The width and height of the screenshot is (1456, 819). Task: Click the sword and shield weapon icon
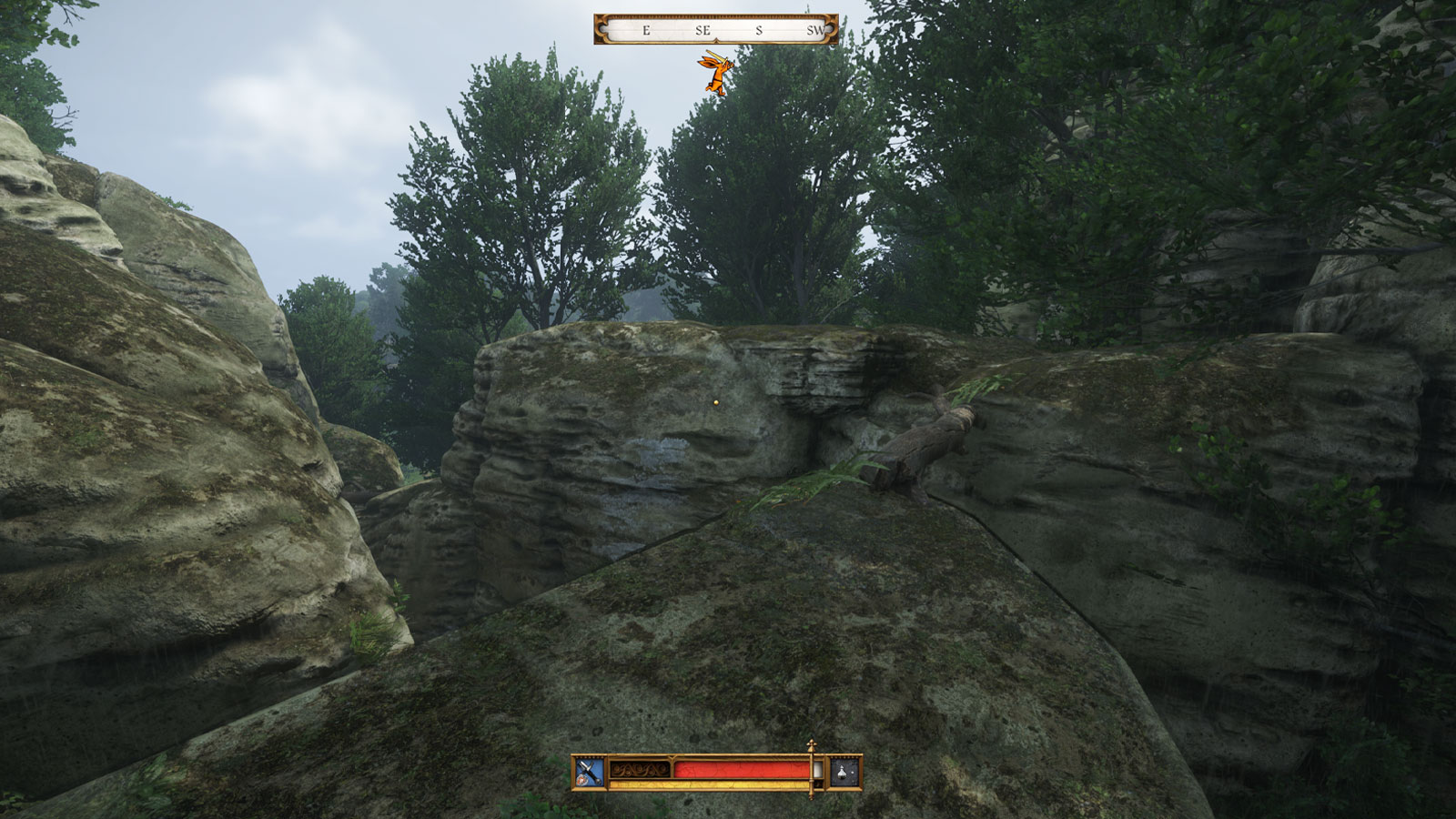[589, 773]
